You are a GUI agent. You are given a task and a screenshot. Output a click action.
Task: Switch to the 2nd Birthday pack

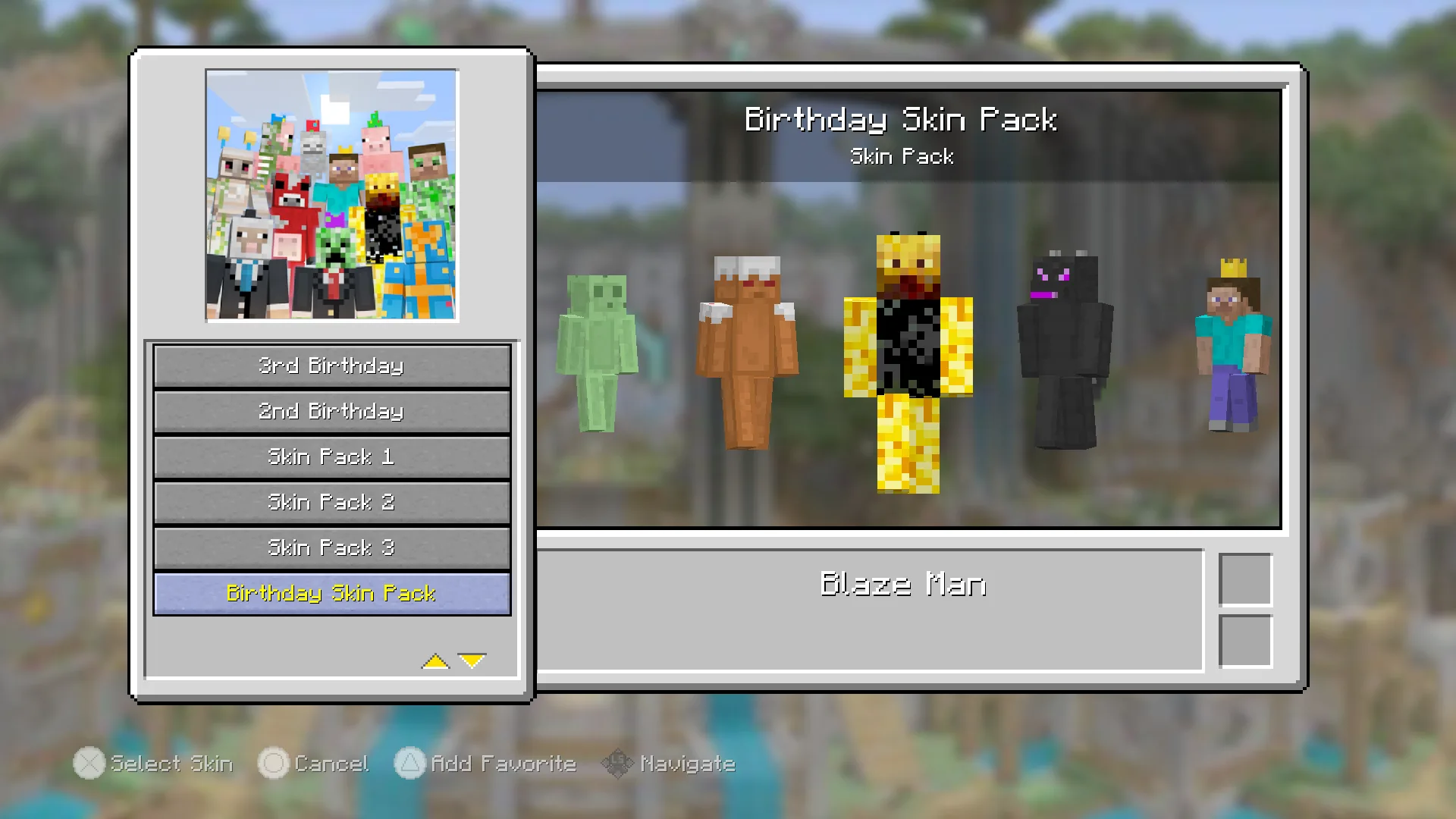(x=331, y=412)
